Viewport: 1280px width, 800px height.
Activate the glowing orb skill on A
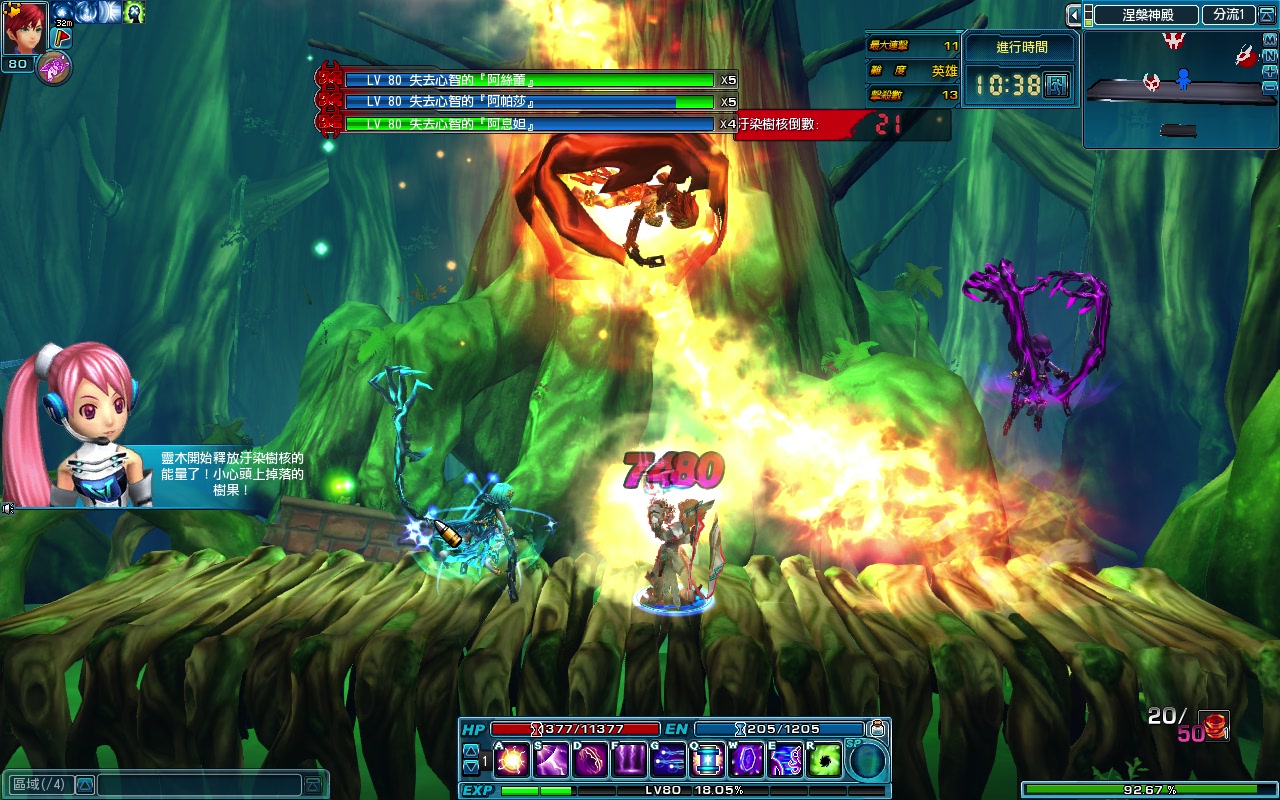512,761
